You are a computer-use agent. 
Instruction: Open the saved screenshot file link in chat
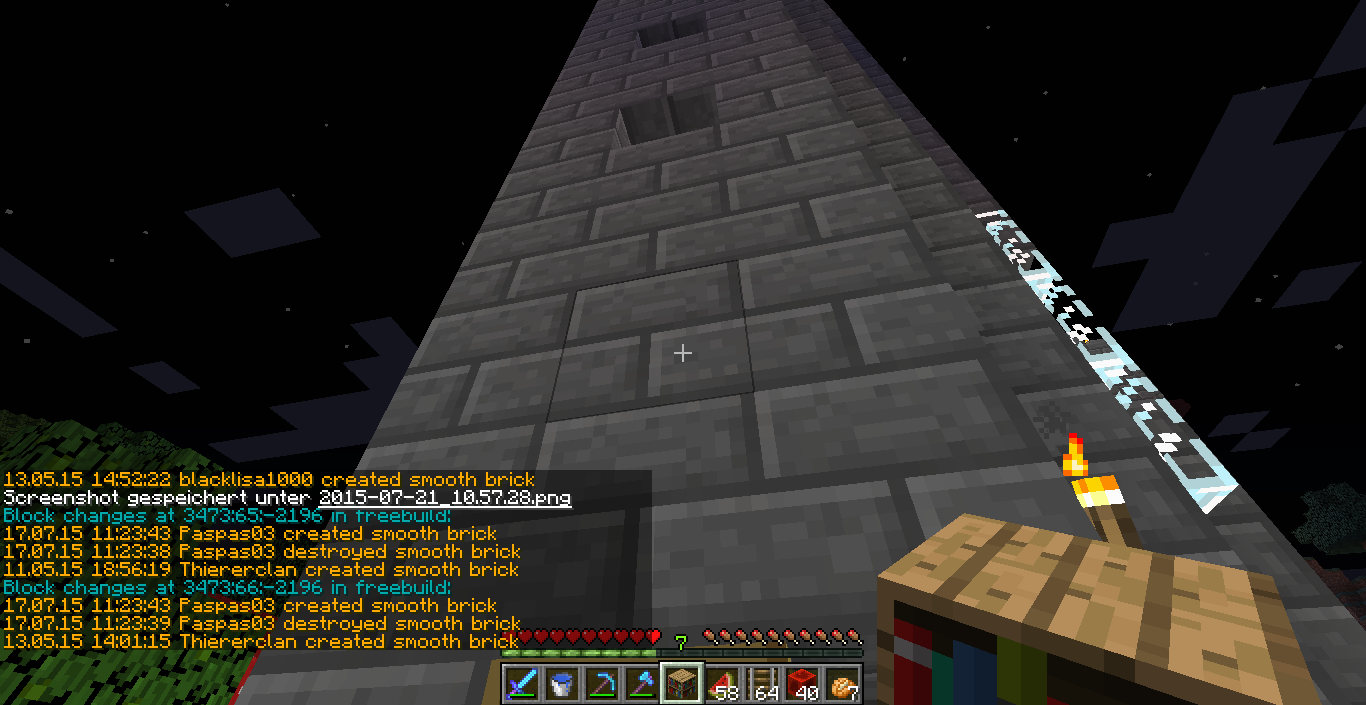(445, 497)
